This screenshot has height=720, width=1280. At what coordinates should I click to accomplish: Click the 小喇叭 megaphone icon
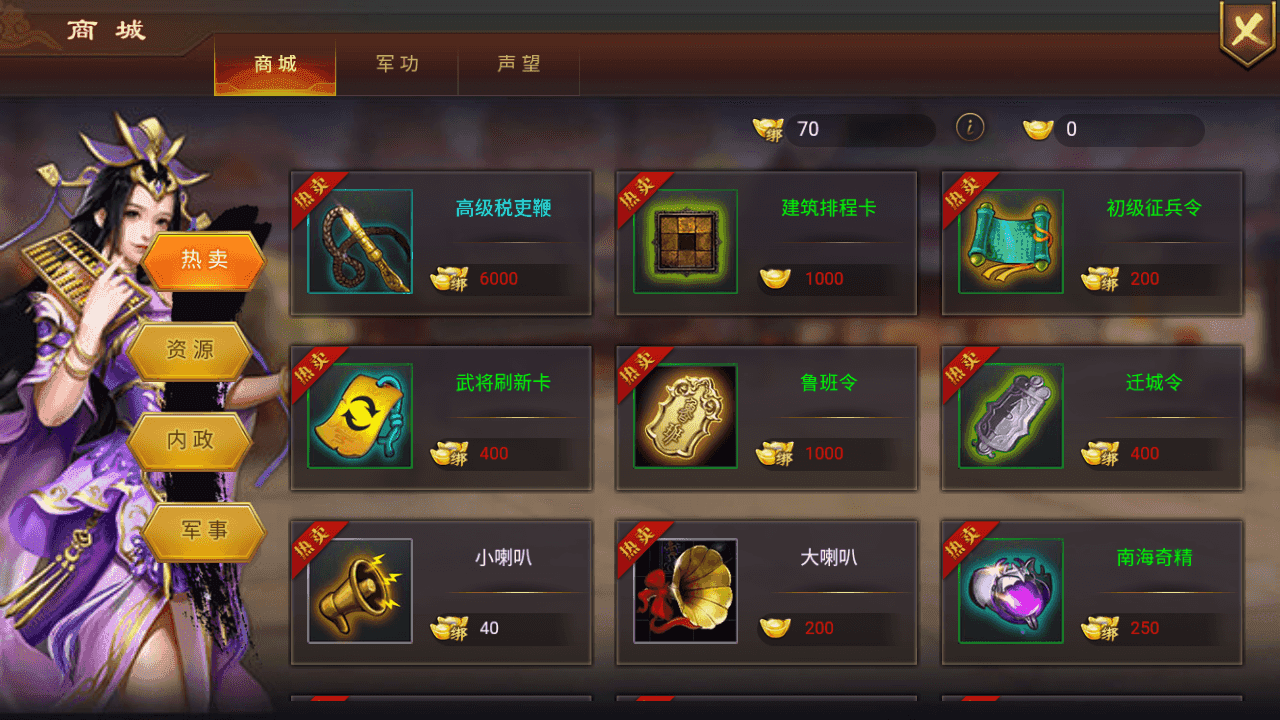(x=360, y=589)
